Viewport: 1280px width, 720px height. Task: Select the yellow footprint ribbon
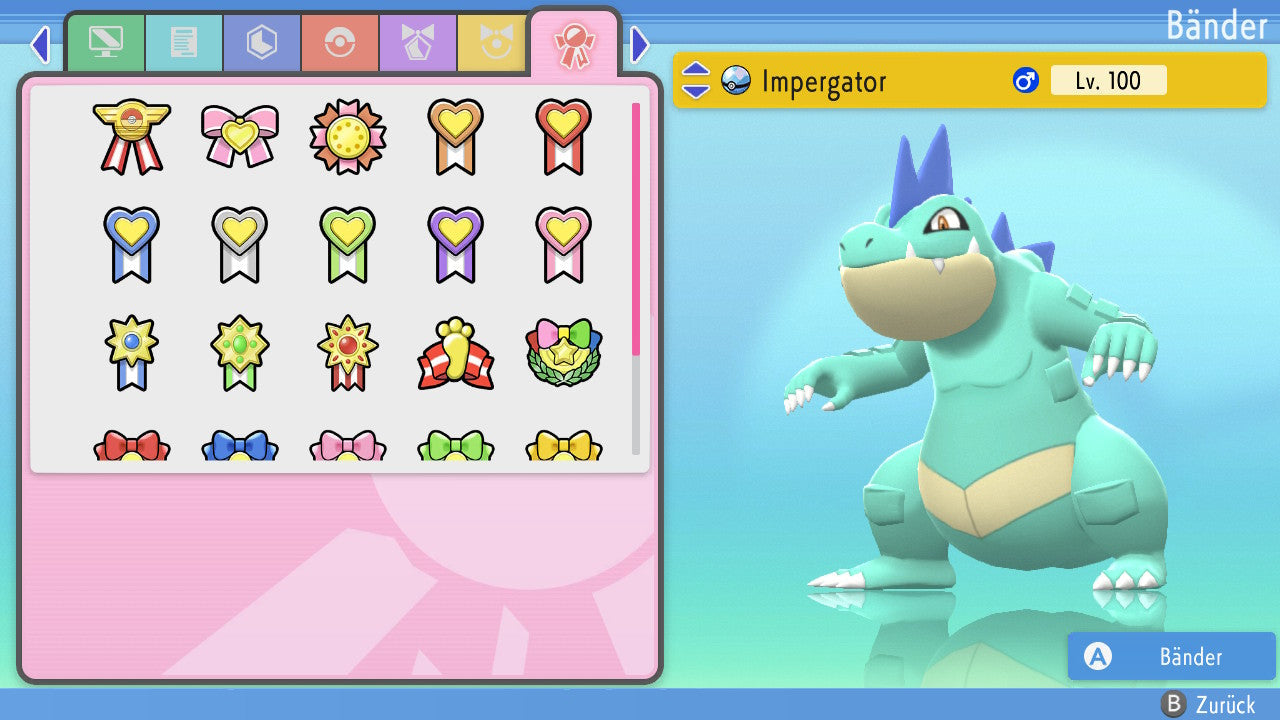pyautogui.click(x=456, y=354)
